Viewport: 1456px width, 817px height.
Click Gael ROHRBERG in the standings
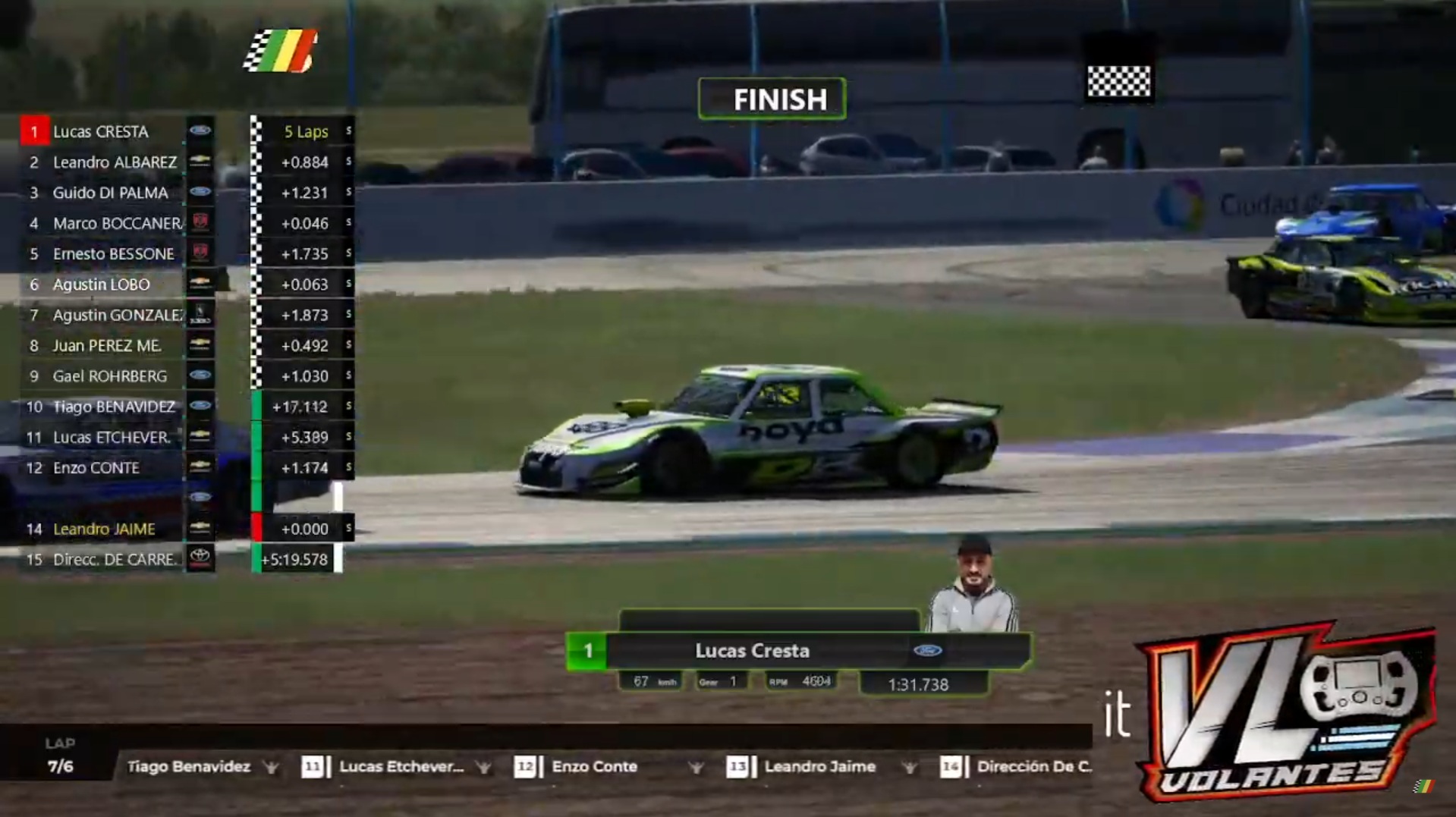(109, 376)
